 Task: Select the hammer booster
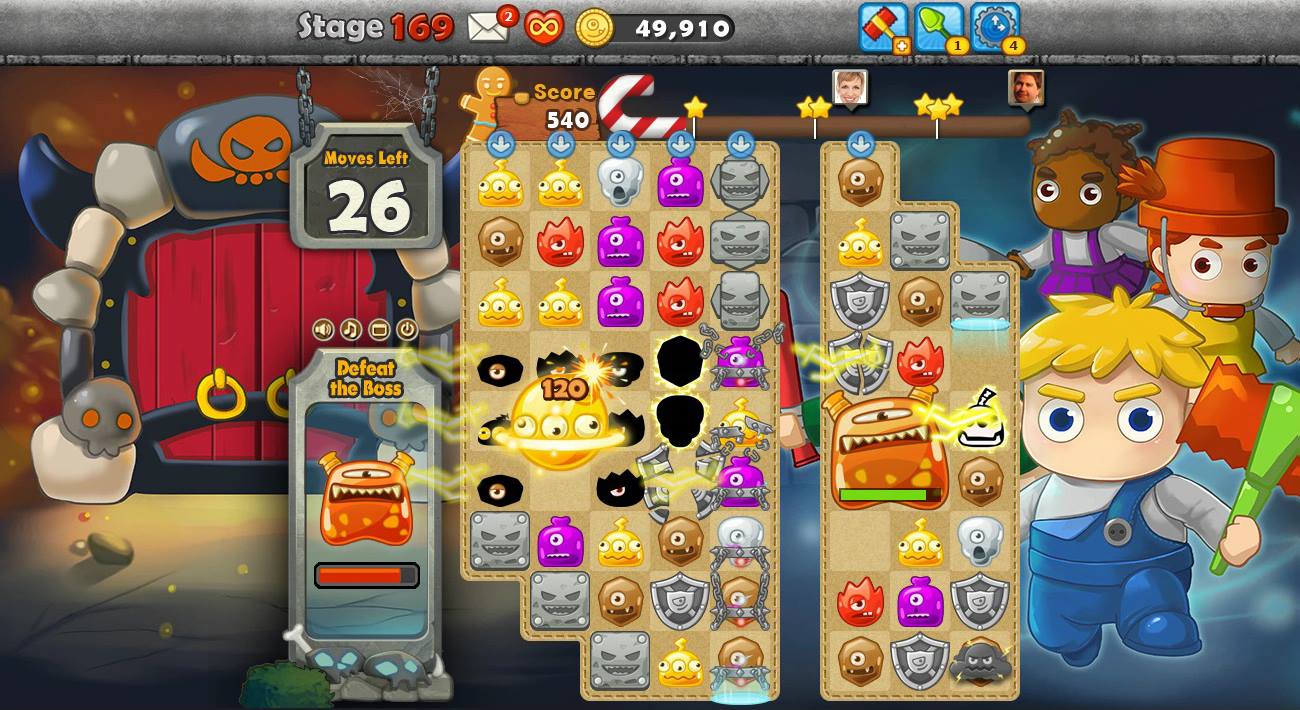point(882,26)
